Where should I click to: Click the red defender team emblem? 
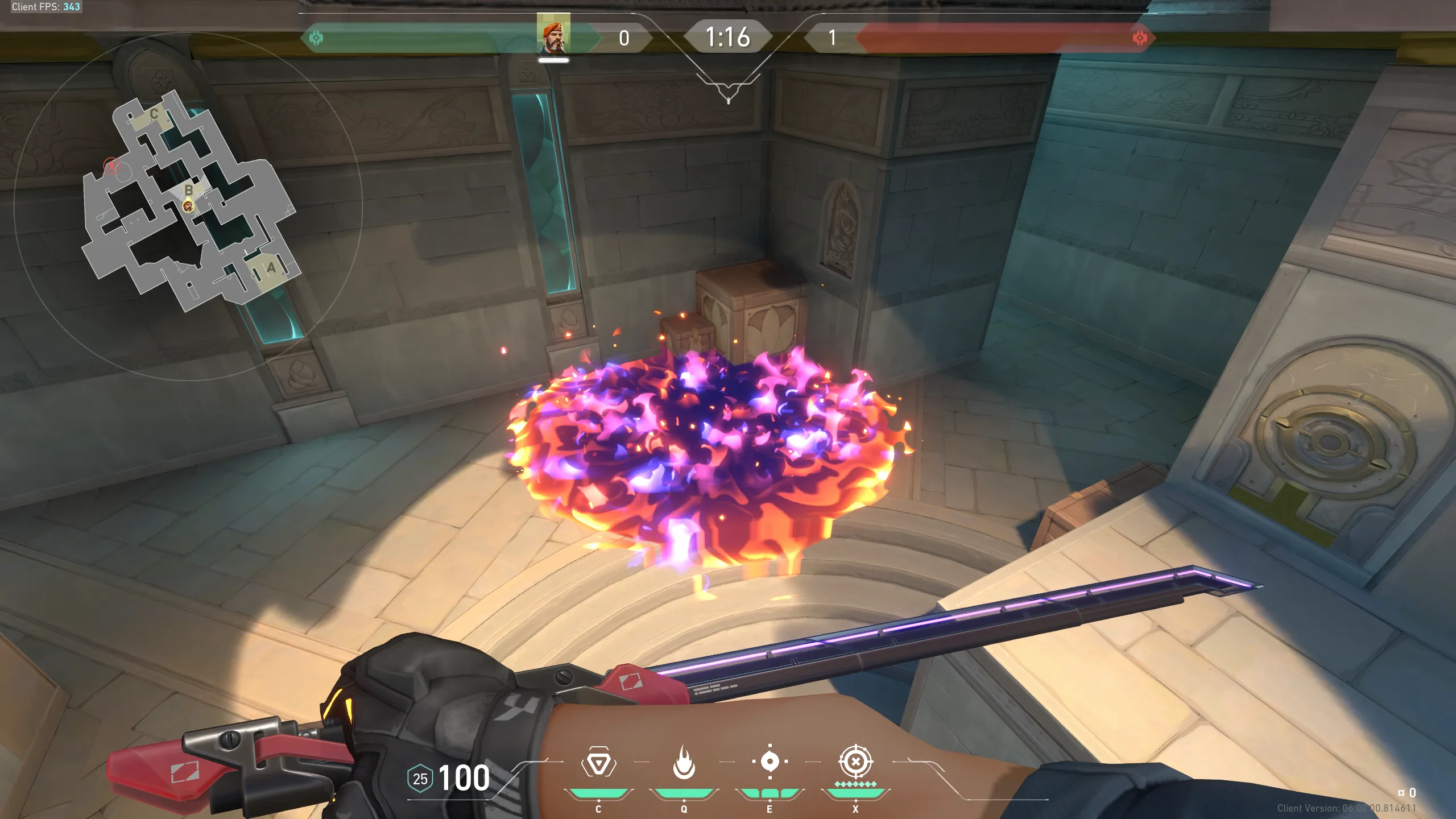pyautogui.click(x=1140, y=38)
